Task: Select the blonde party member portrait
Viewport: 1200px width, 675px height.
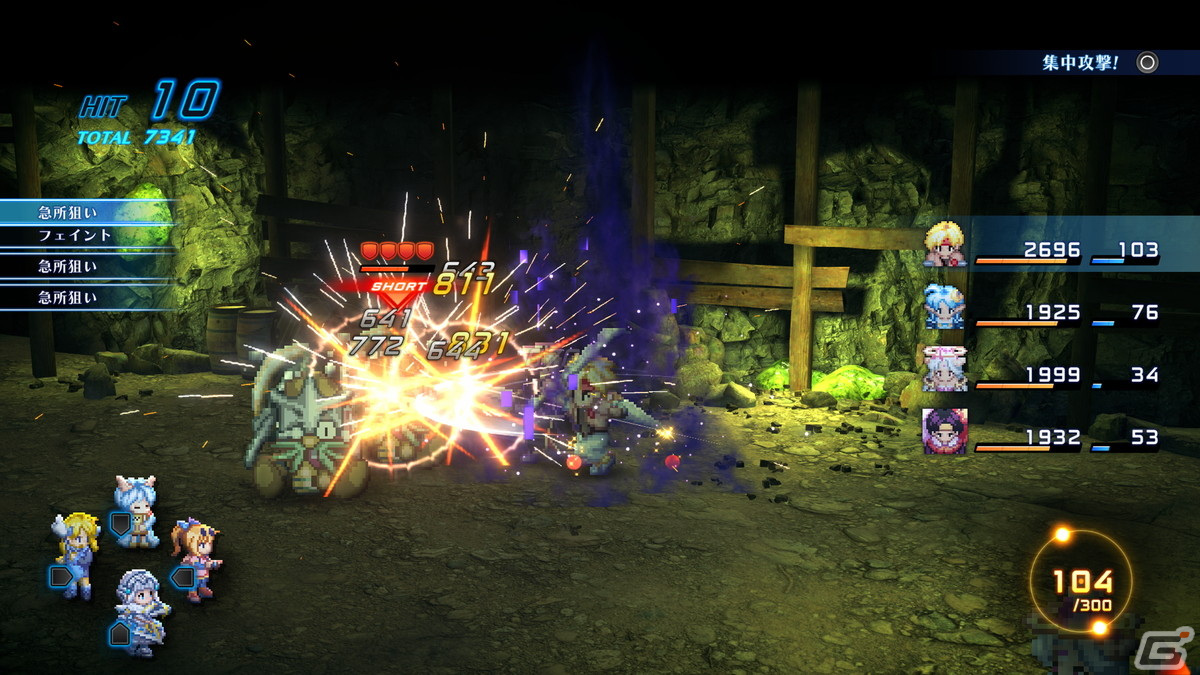Action: click(944, 245)
